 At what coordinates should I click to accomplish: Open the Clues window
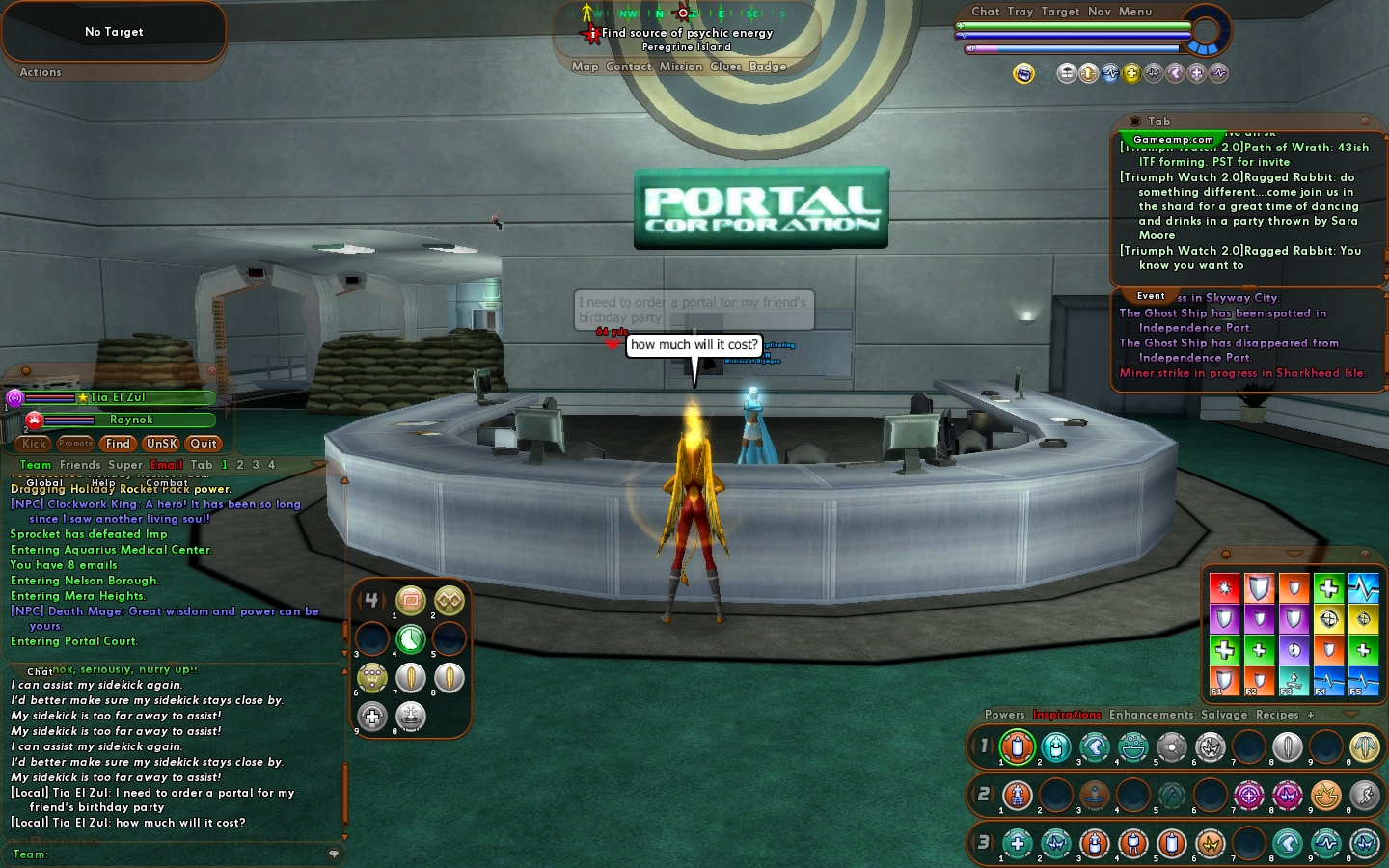(725, 67)
